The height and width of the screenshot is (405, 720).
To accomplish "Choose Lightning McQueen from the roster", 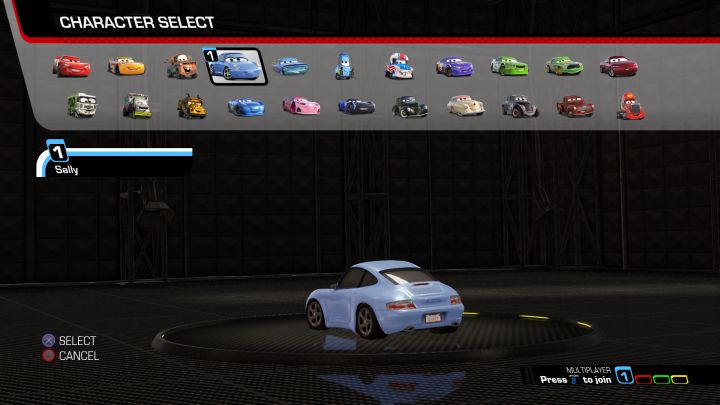I will (71, 66).
